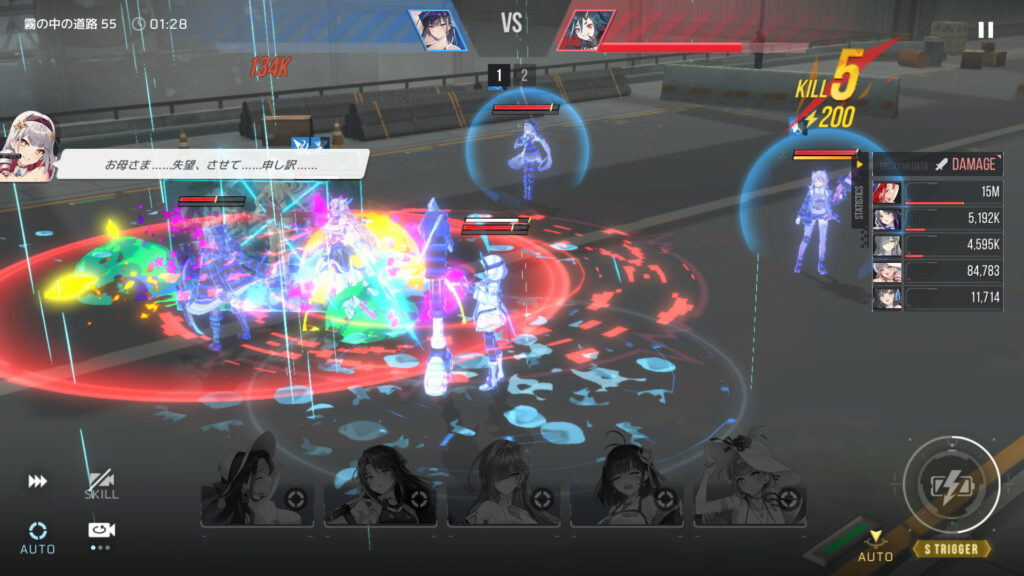Image resolution: width=1024 pixels, height=576 pixels.
Task: Toggle the AUTO setting beside S Trigger
Action: click(x=876, y=546)
